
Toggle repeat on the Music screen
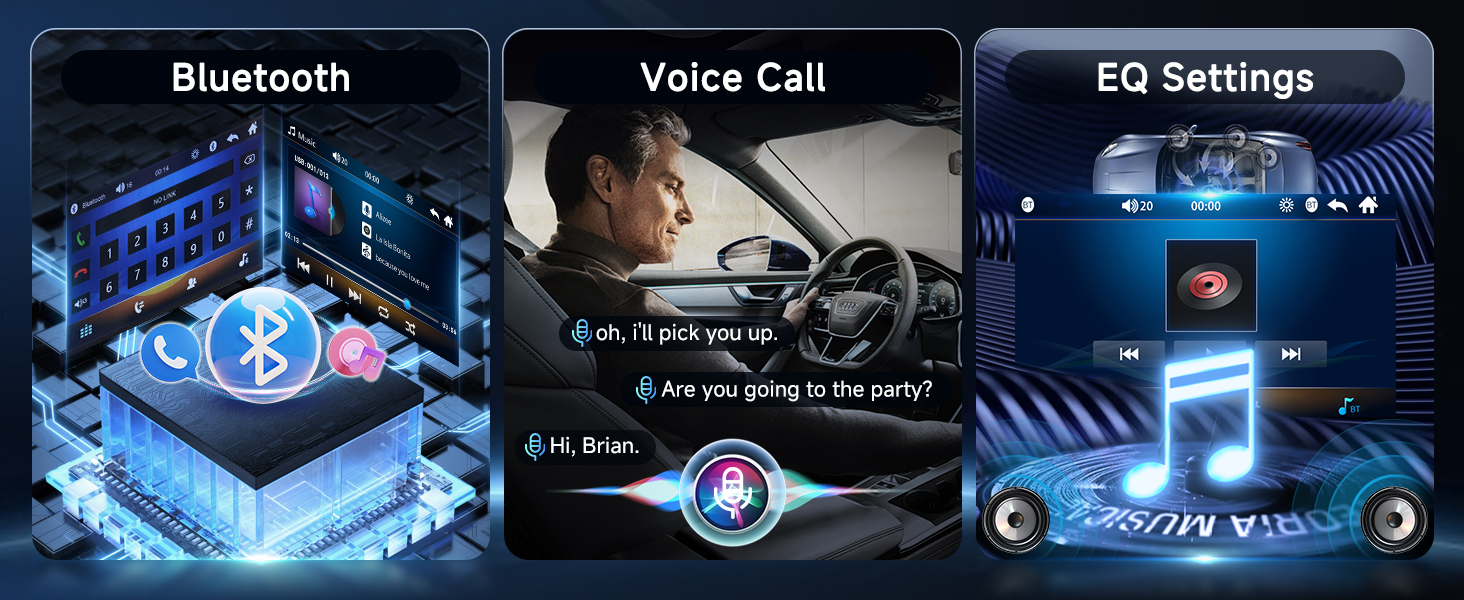pyautogui.click(x=382, y=311)
